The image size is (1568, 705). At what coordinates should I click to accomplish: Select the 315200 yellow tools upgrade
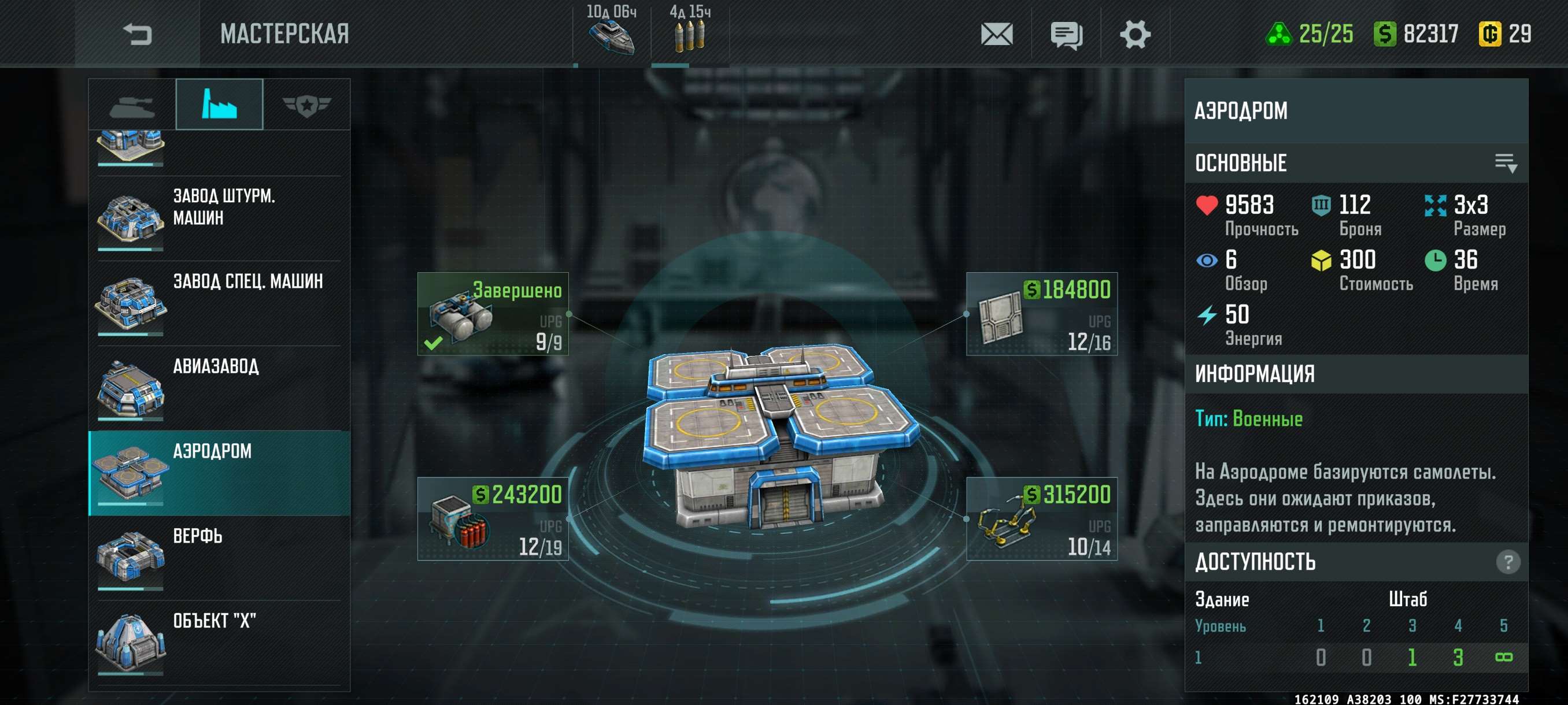coord(1041,519)
